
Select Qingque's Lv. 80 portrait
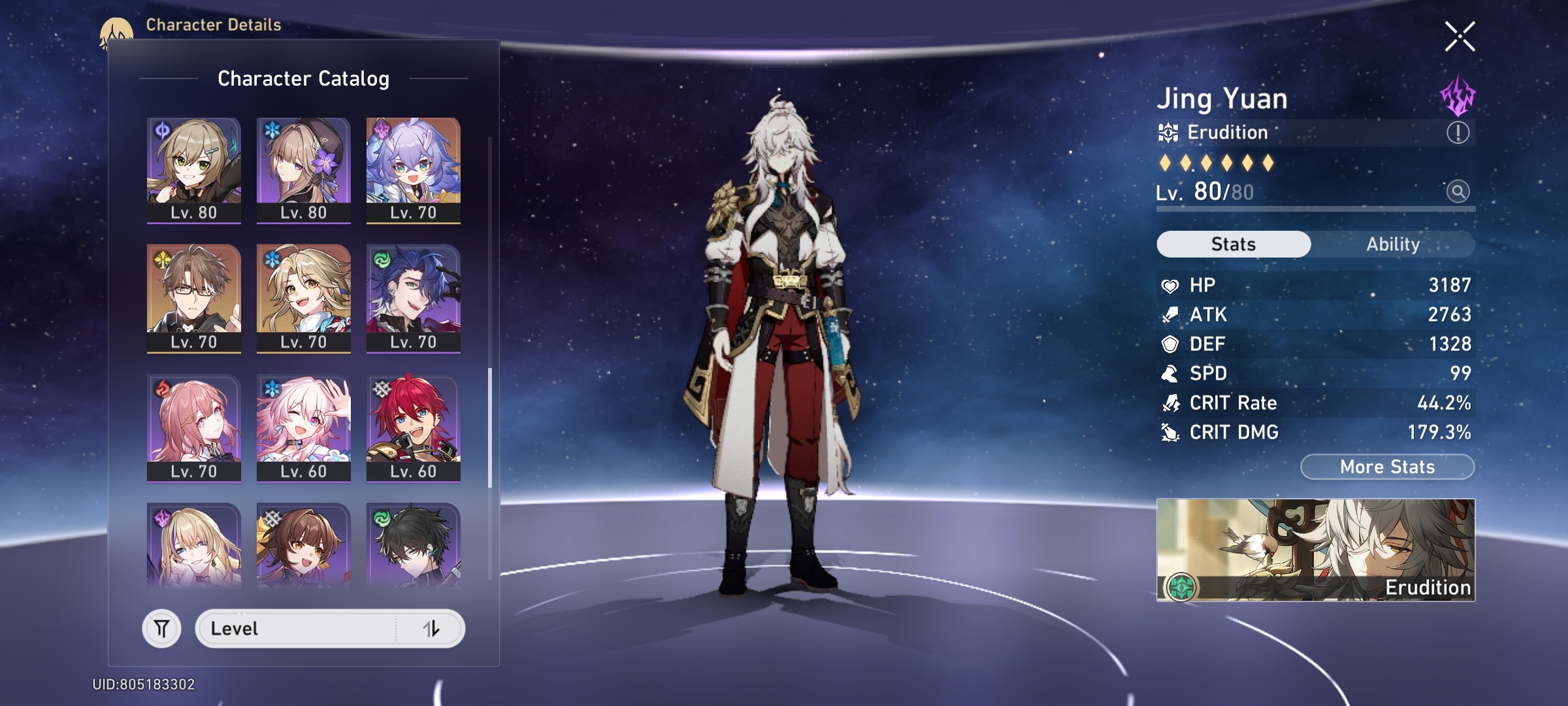point(194,170)
